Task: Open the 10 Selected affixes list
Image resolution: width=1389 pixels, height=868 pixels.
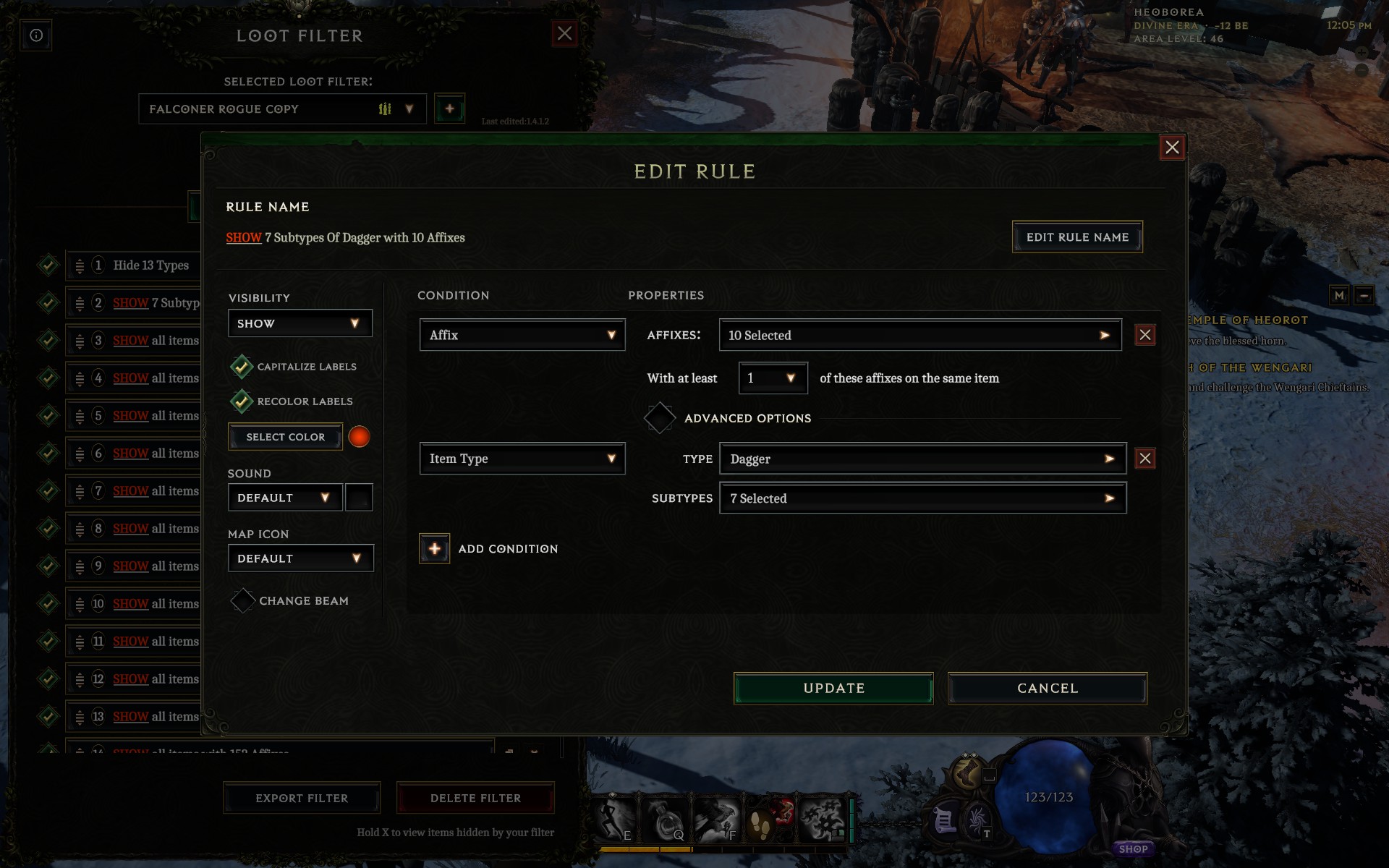Action: pos(919,335)
